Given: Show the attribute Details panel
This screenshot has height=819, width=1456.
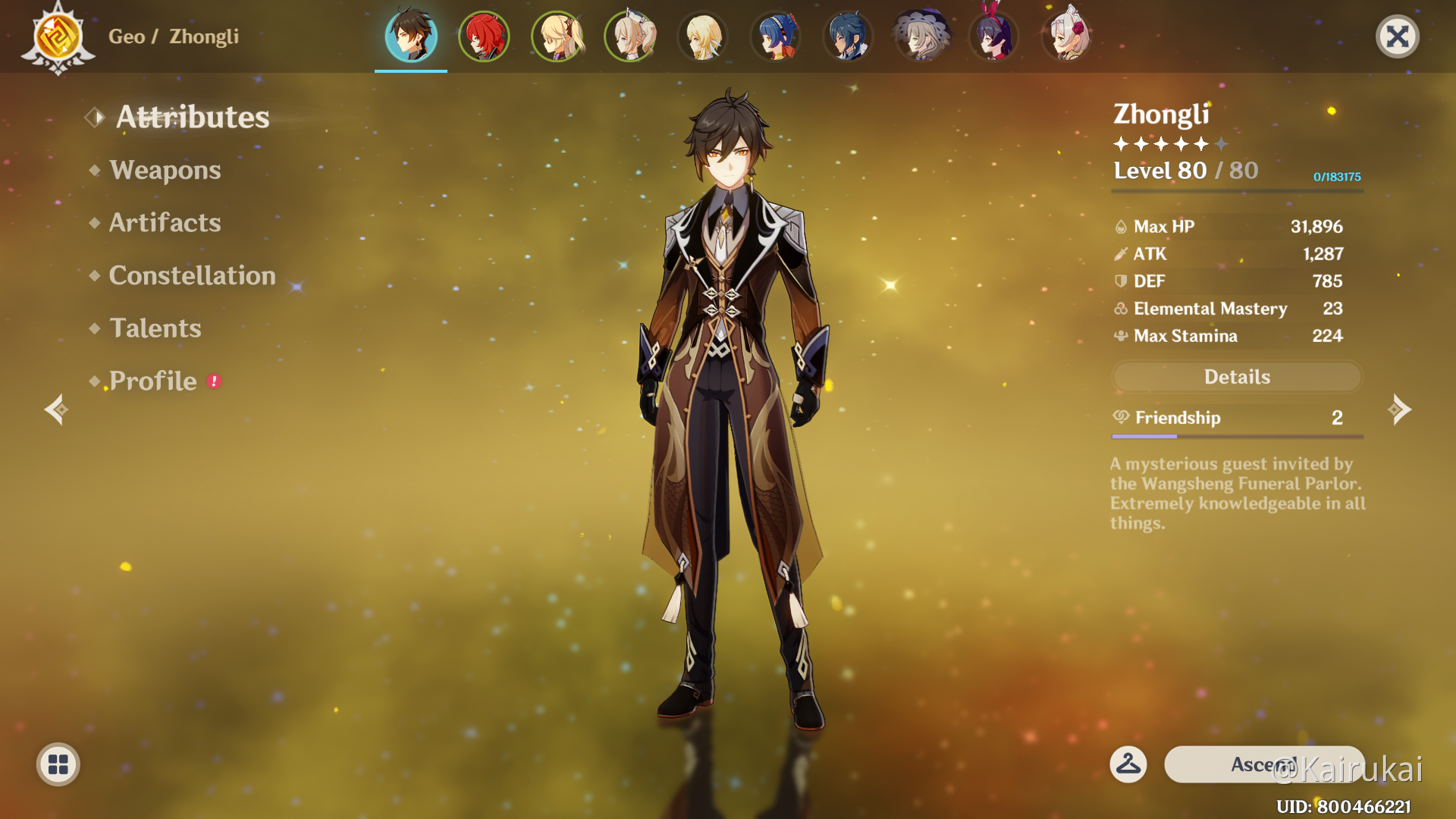Looking at the screenshot, I should (1237, 377).
